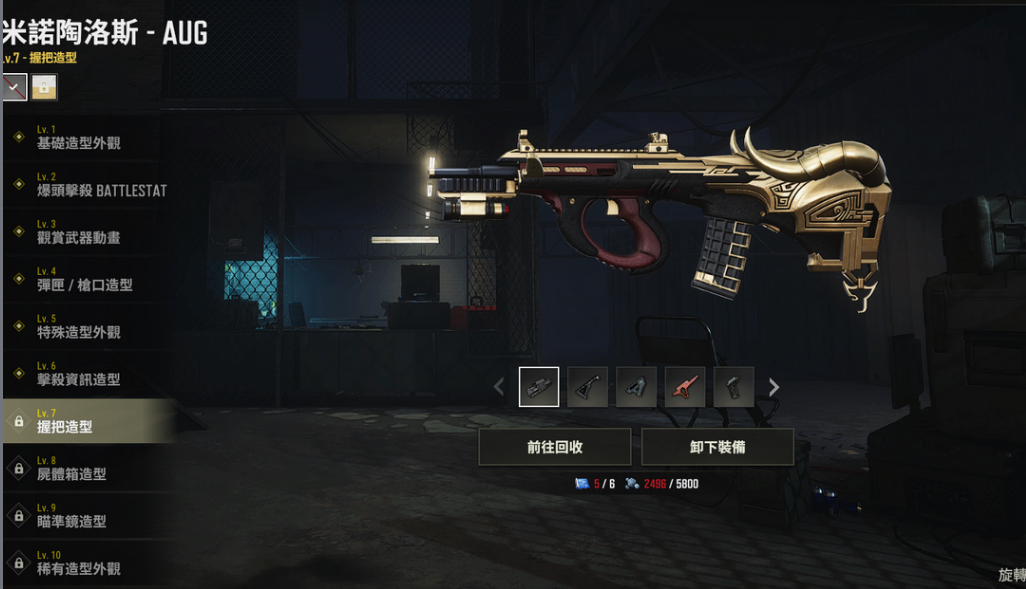This screenshot has width=1026, height=589.
Task: Select the last vertical grip thumbnail
Action: click(x=733, y=387)
